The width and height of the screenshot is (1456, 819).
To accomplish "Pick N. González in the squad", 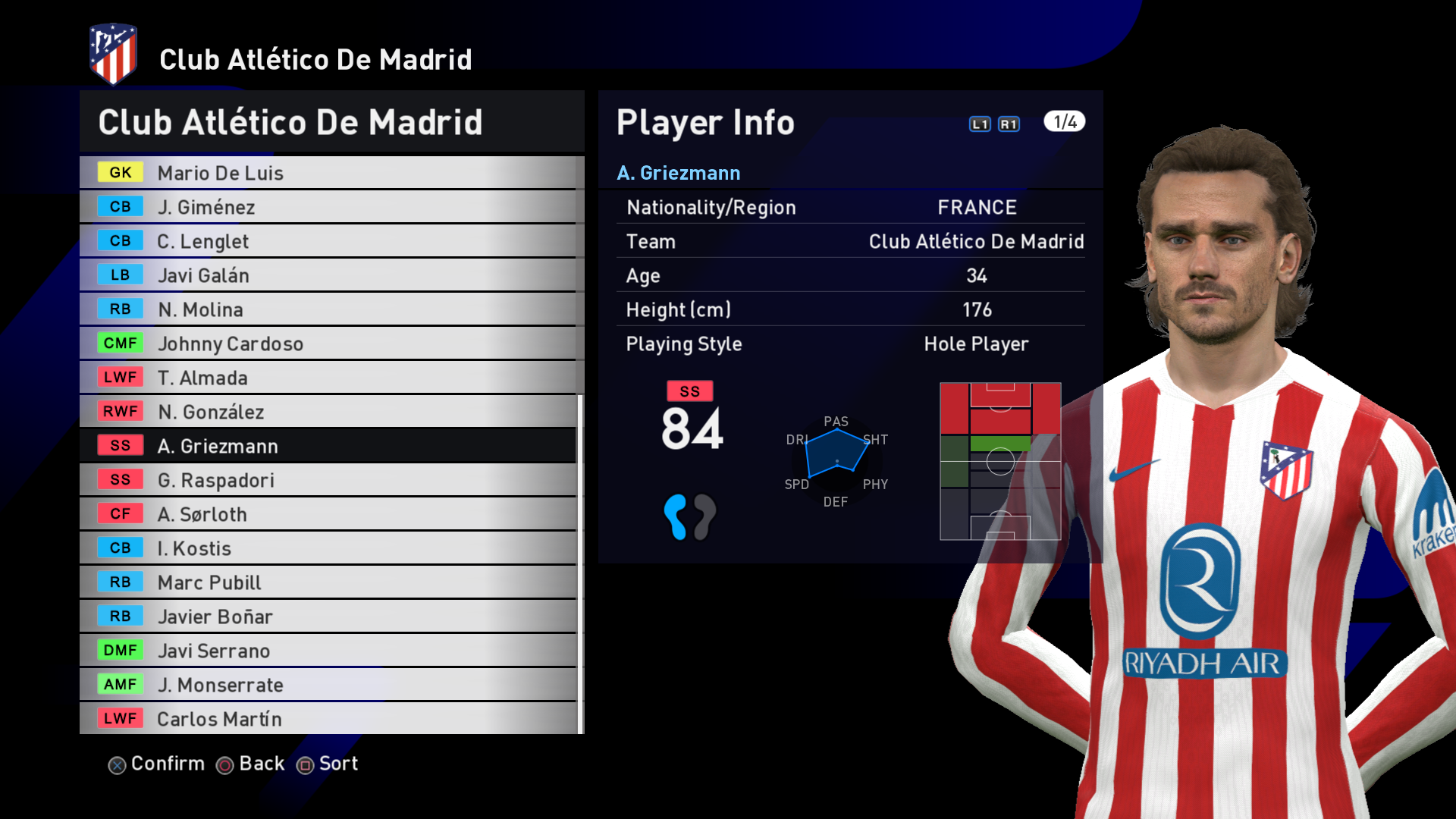I will tap(328, 412).
